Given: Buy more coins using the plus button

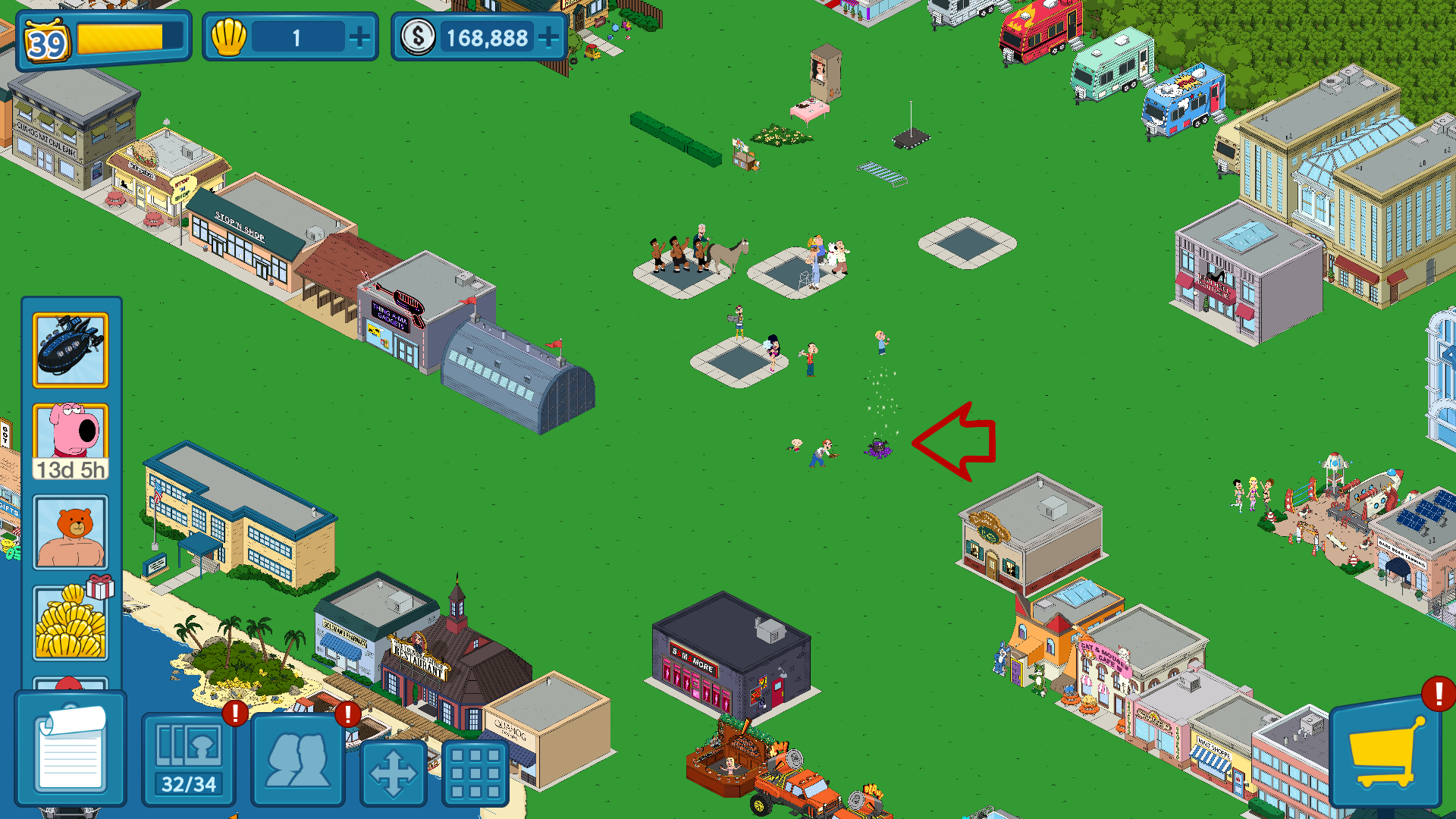Looking at the screenshot, I should 548,37.
